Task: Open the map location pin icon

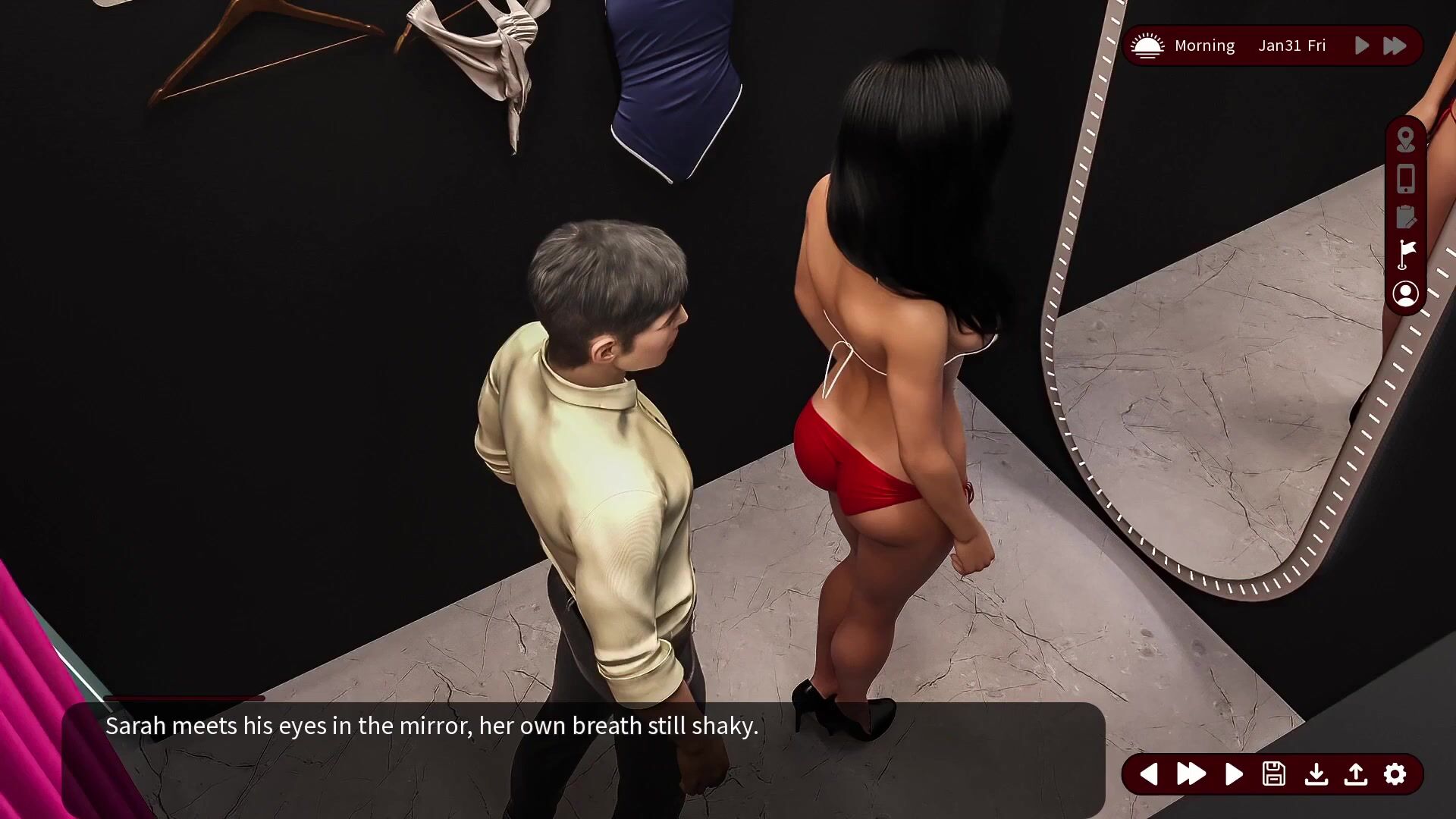Action: [1405, 140]
